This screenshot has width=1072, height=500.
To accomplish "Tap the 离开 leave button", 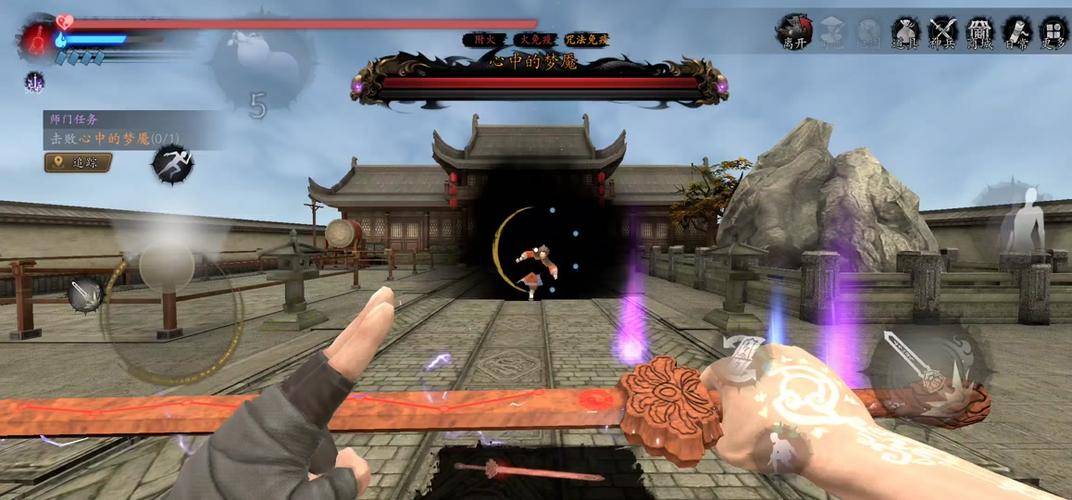I will click(794, 31).
